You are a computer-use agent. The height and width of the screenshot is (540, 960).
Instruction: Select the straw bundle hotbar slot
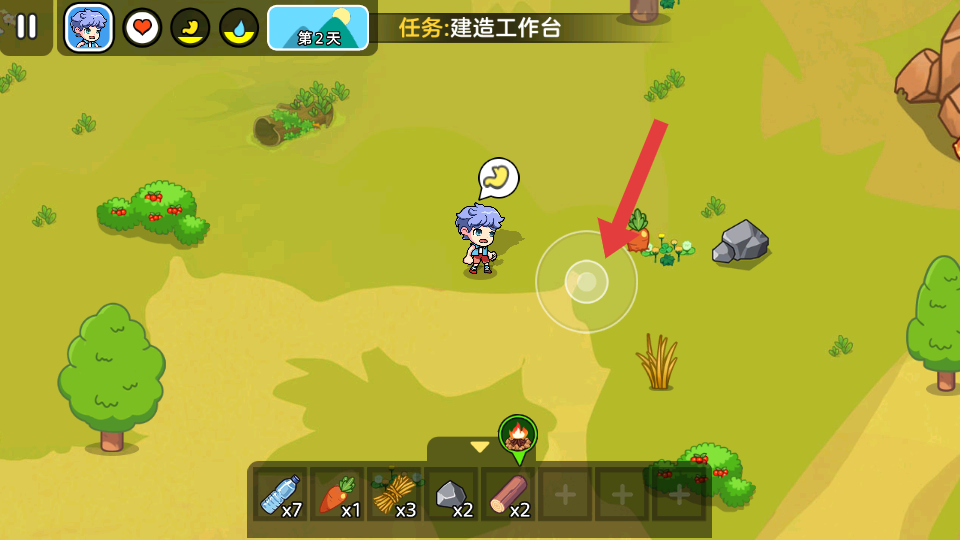(394, 494)
